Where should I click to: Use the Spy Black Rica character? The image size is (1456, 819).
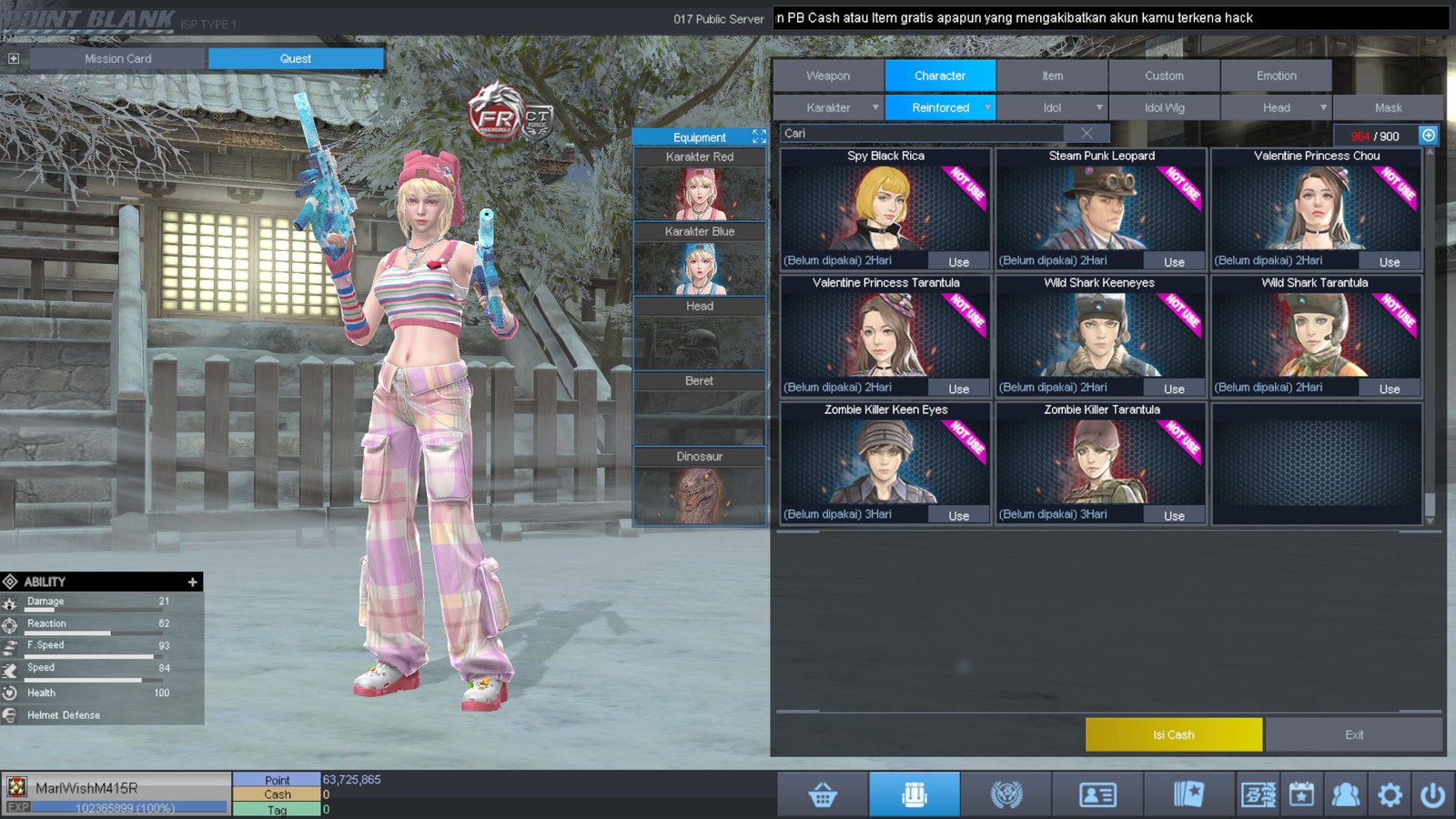tap(958, 262)
